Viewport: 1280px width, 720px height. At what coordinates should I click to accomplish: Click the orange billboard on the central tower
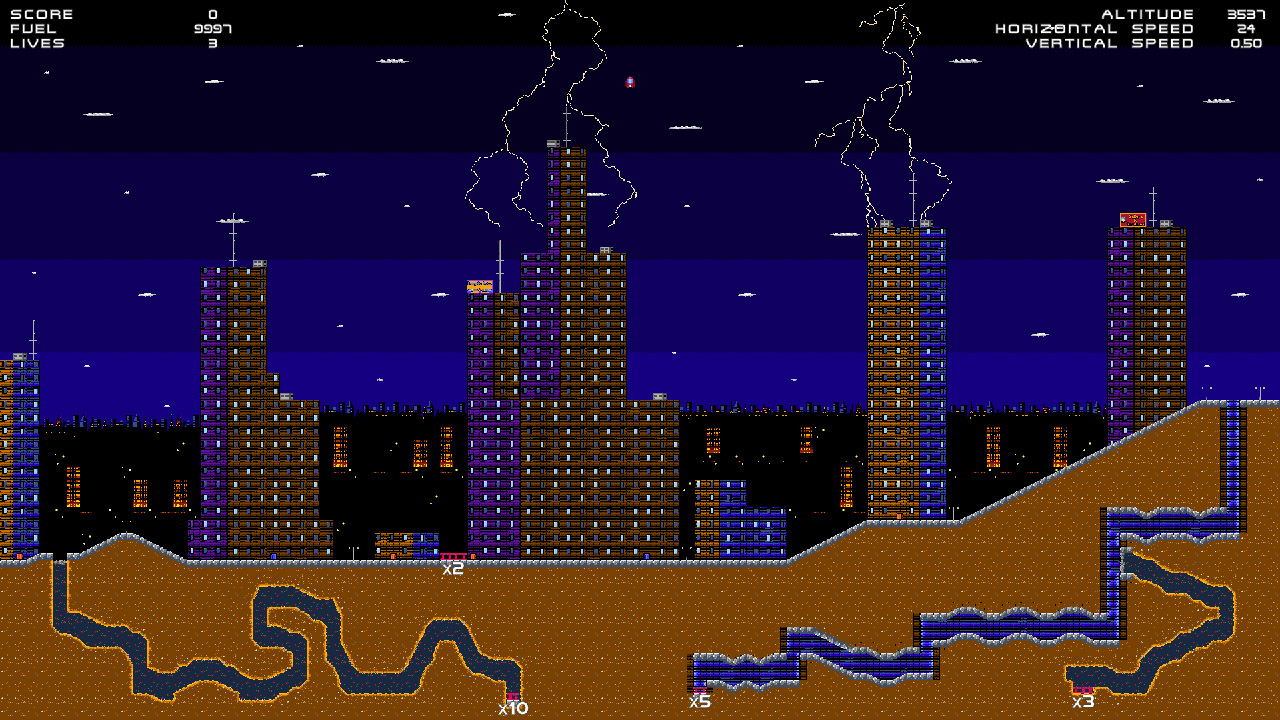(x=479, y=286)
